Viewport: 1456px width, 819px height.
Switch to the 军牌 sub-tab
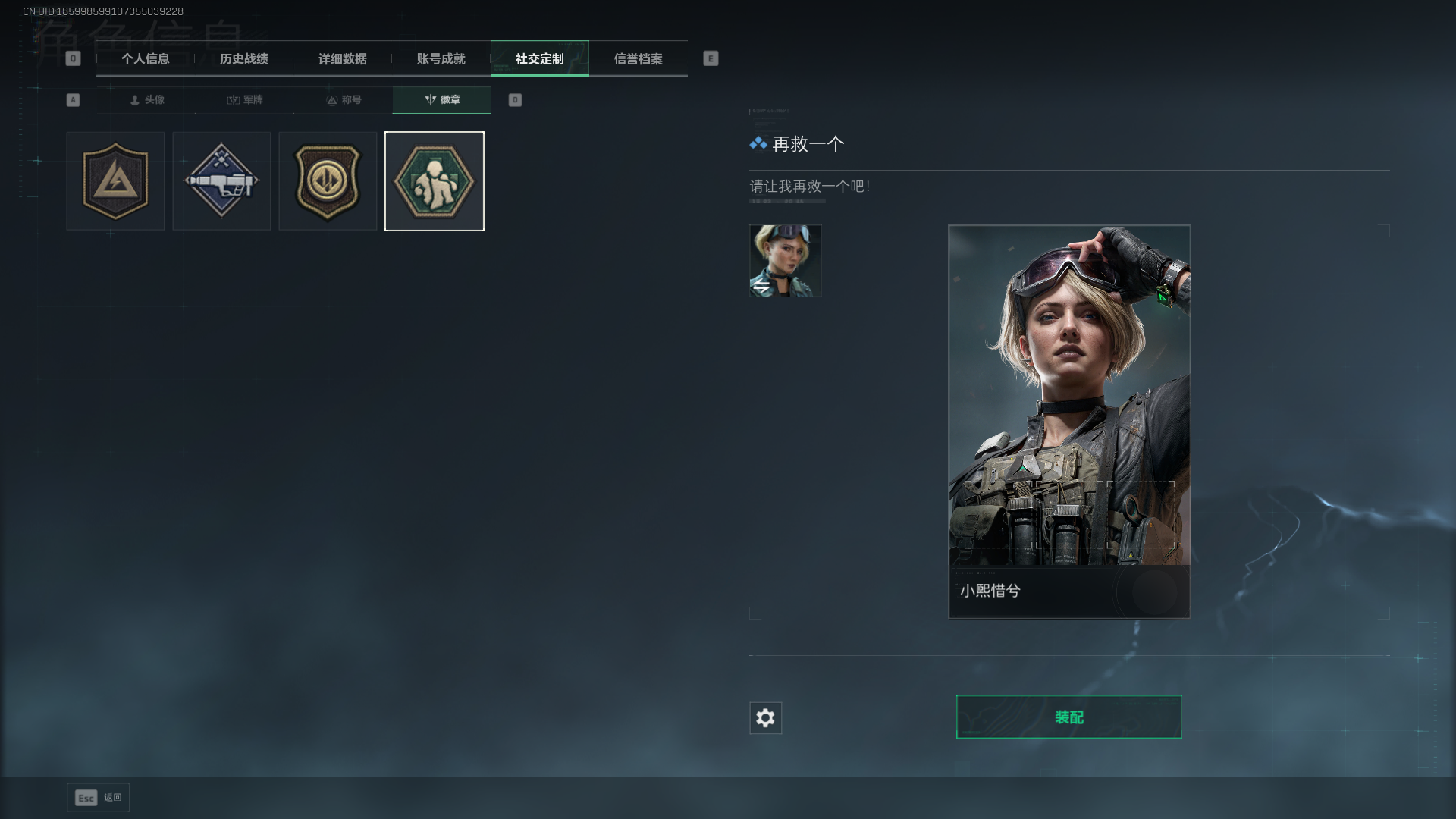tap(245, 100)
